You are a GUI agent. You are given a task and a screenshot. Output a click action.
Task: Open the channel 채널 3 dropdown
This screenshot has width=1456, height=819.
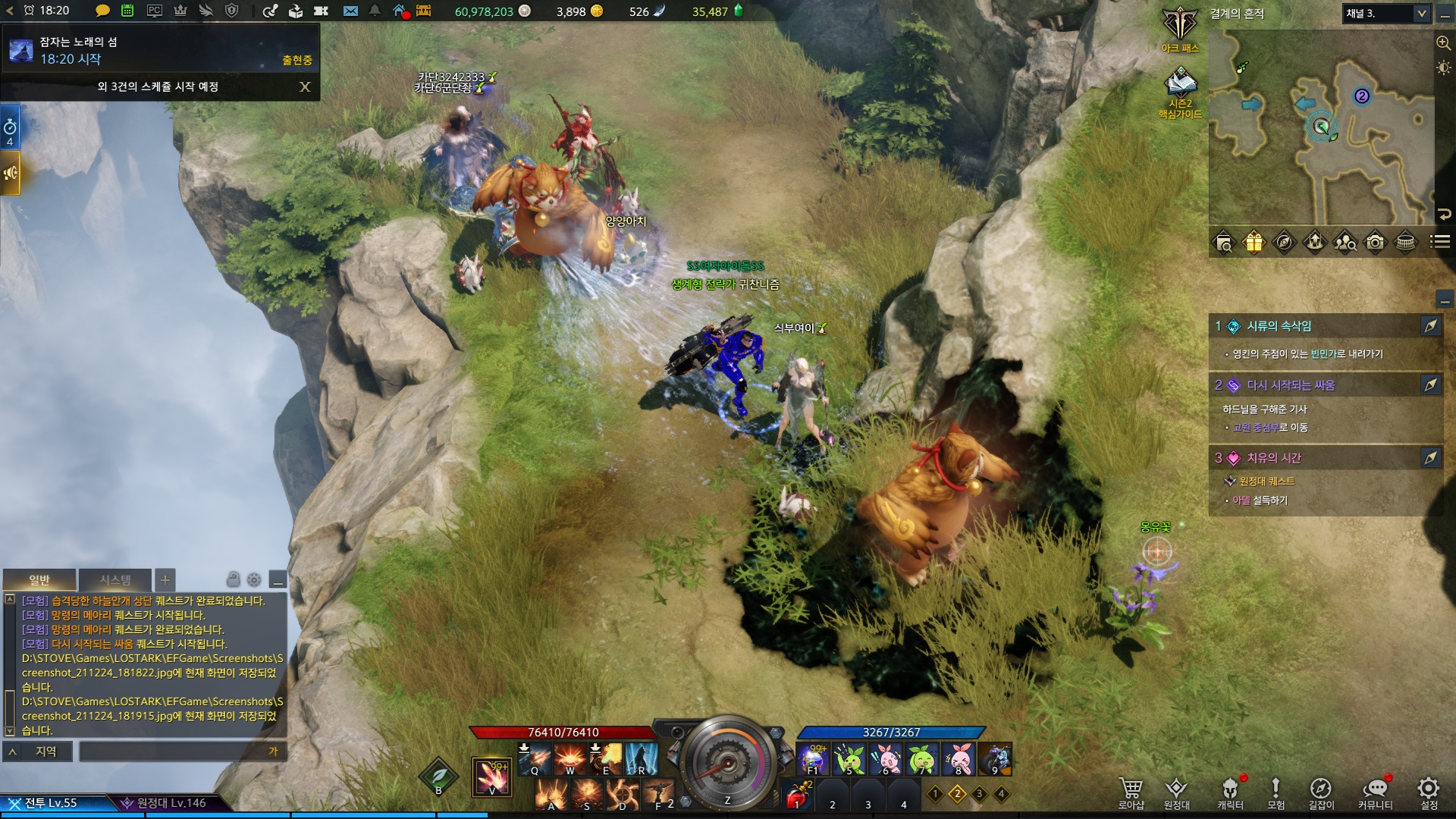(x=1386, y=13)
